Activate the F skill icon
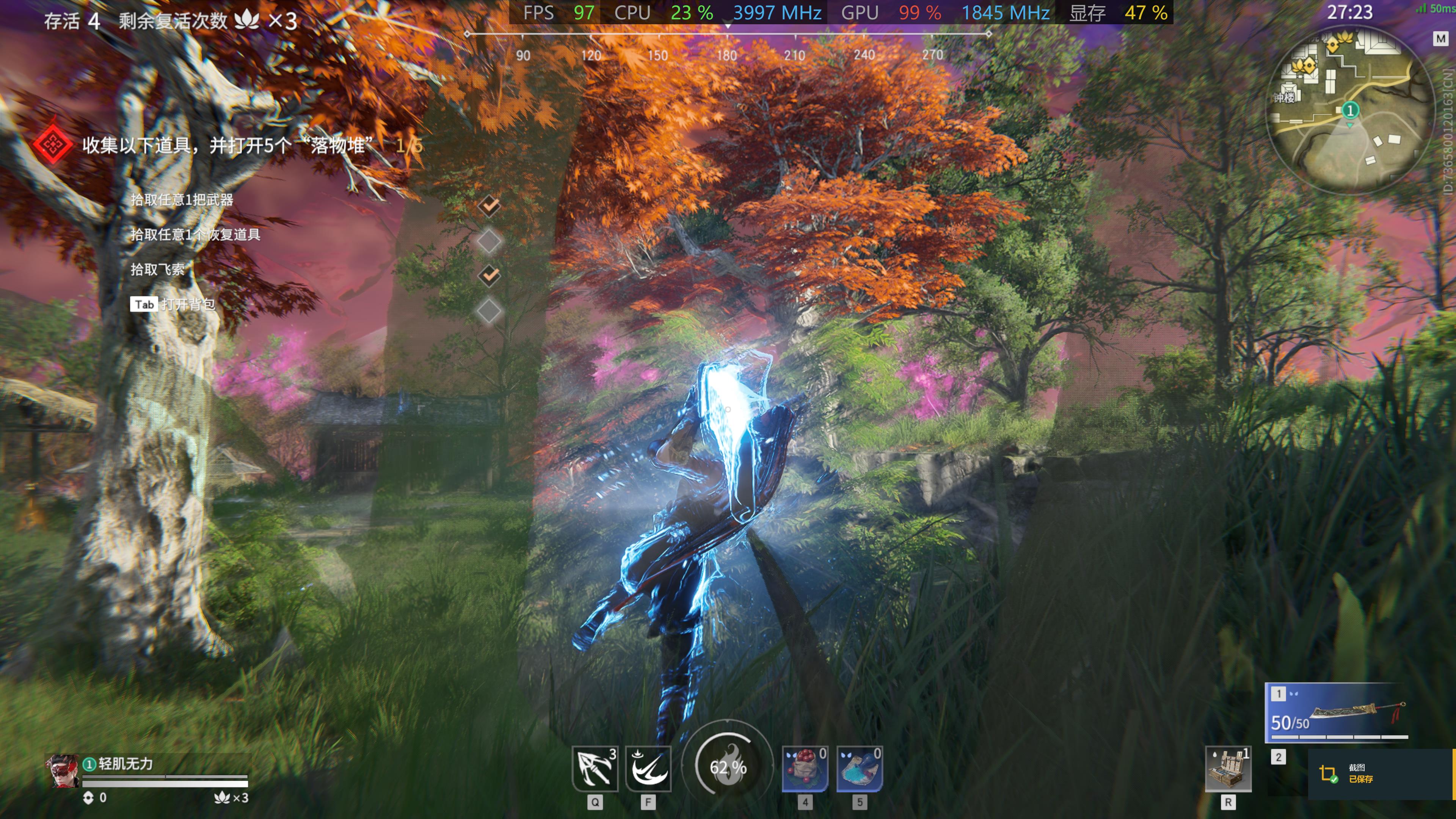This screenshot has height=819, width=1456. (x=648, y=768)
